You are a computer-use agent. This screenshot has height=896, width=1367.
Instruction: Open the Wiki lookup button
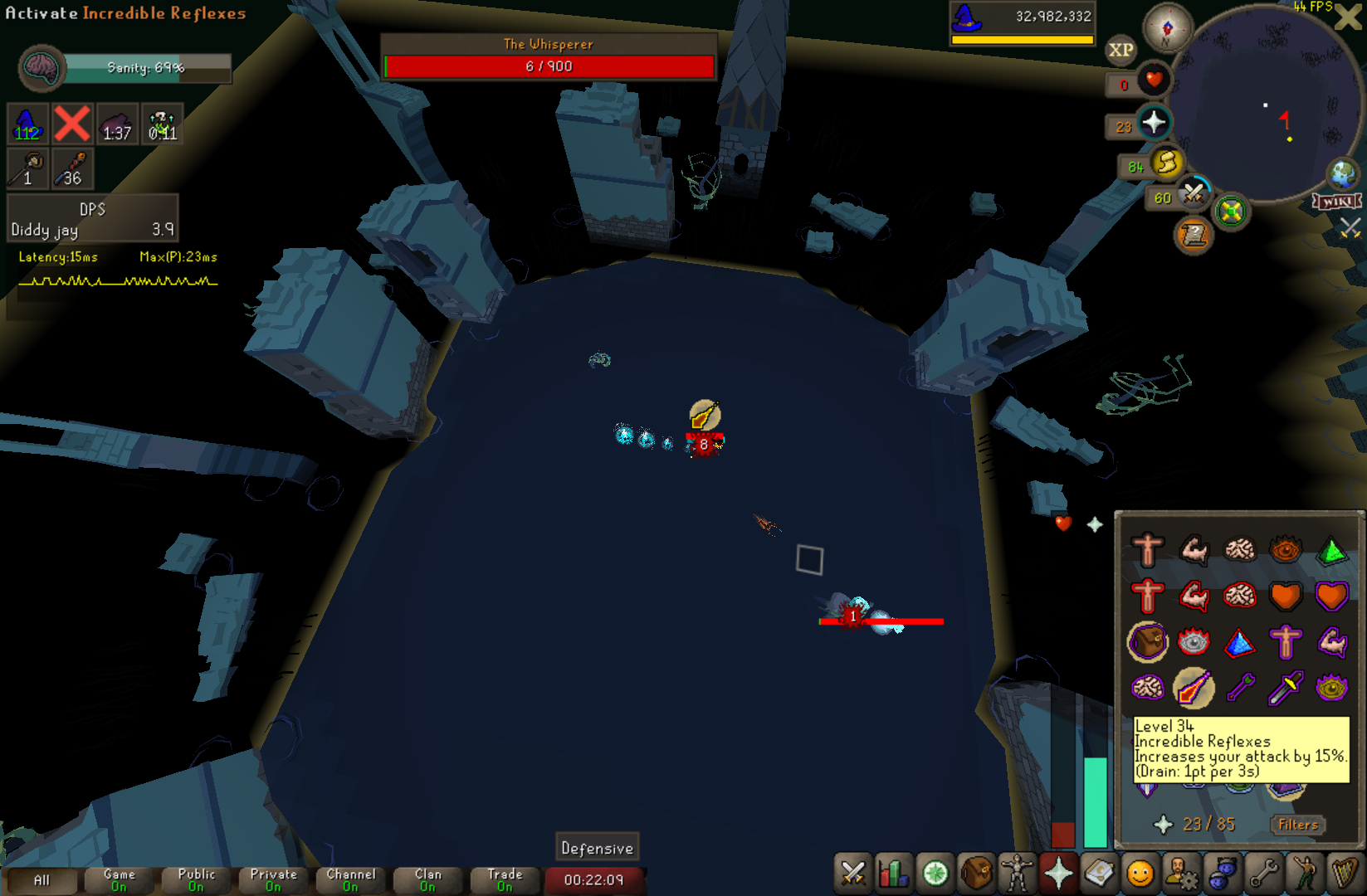pos(1336,202)
